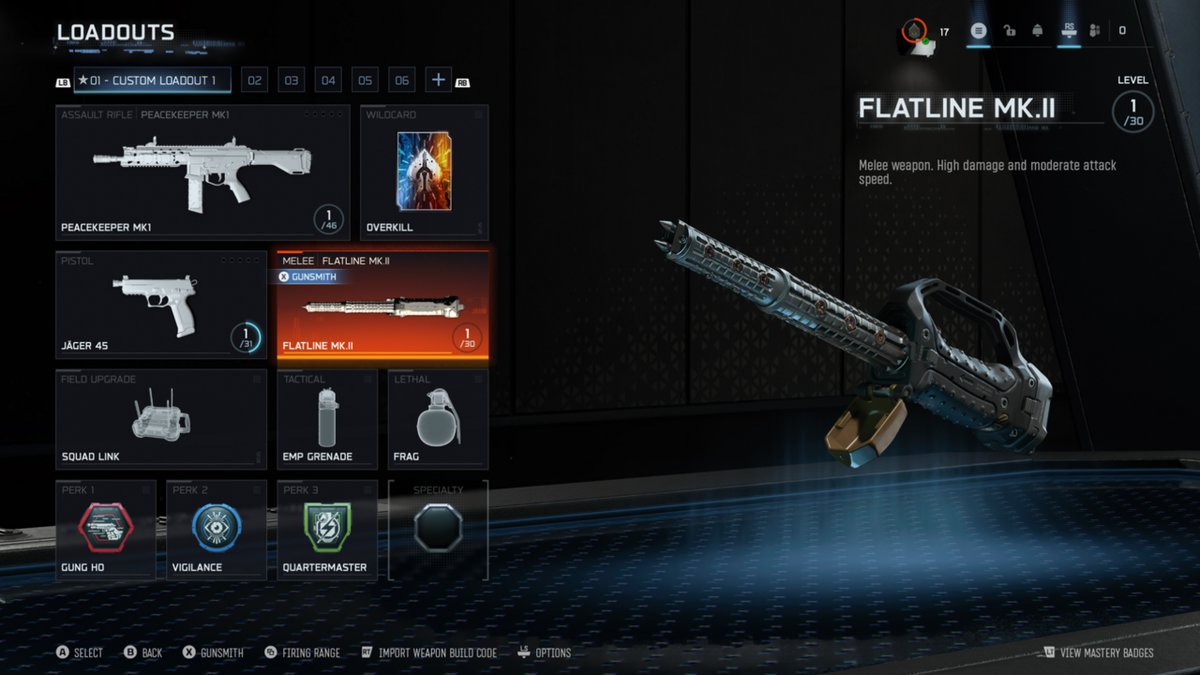The height and width of the screenshot is (675, 1200).
Task: Select the EMP Grenade tactical slot
Action: tap(327, 419)
